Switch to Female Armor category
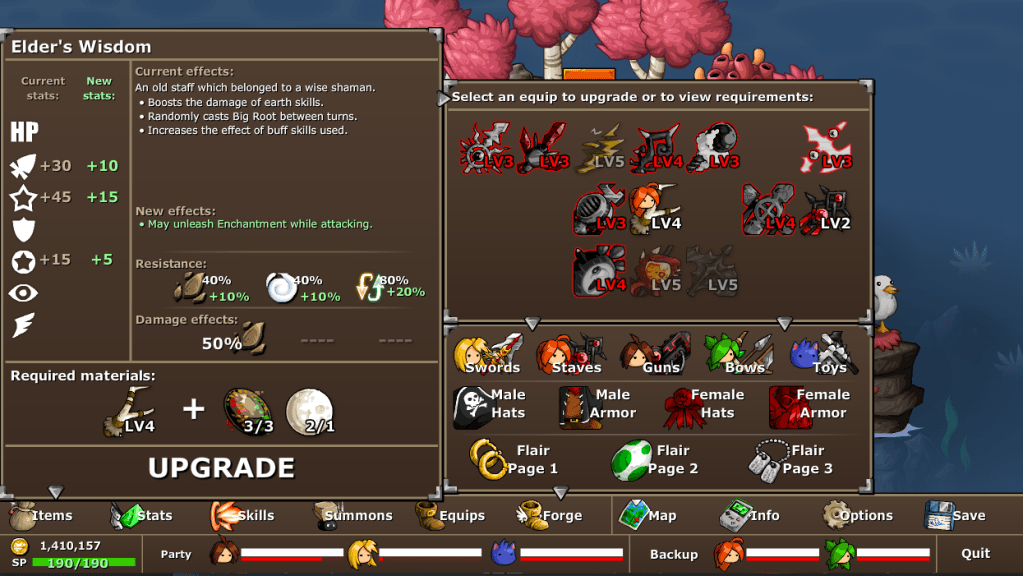1023x576 pixels. tap(808, 404)
